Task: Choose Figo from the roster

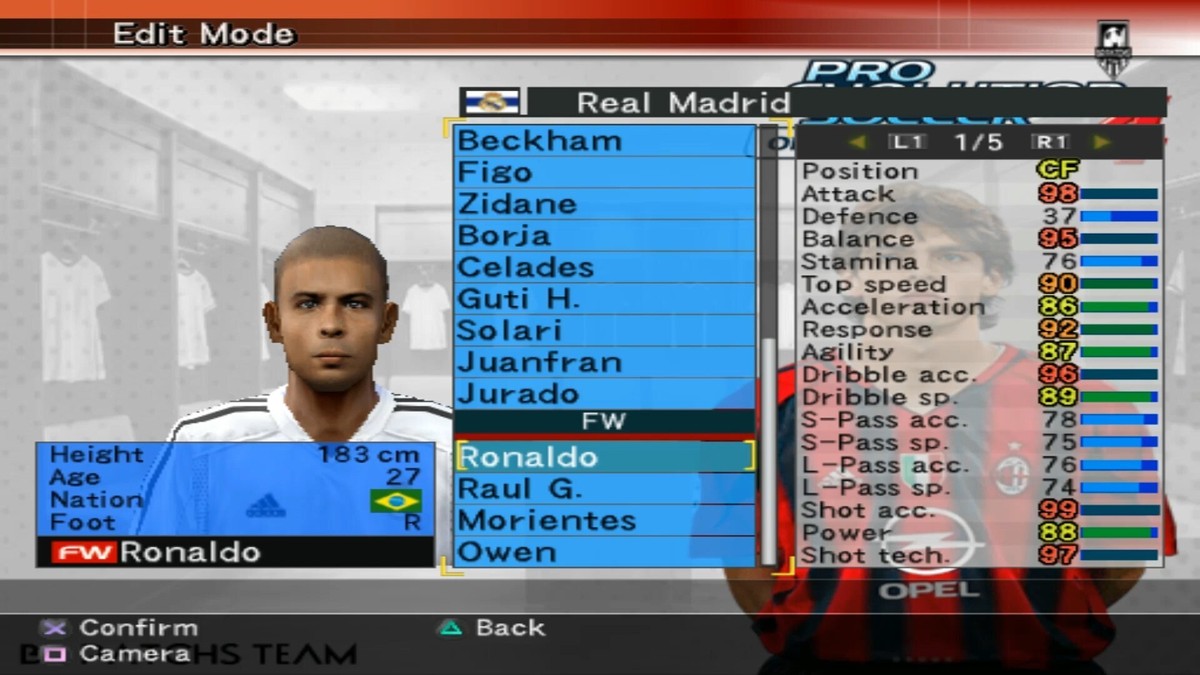Action: click(604, 172)
